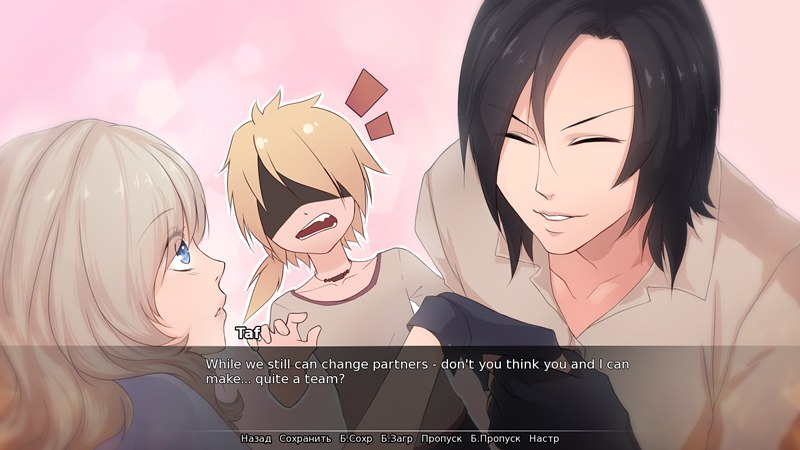
Task: Open the Сохранить save menu
Action: point(305,439)
